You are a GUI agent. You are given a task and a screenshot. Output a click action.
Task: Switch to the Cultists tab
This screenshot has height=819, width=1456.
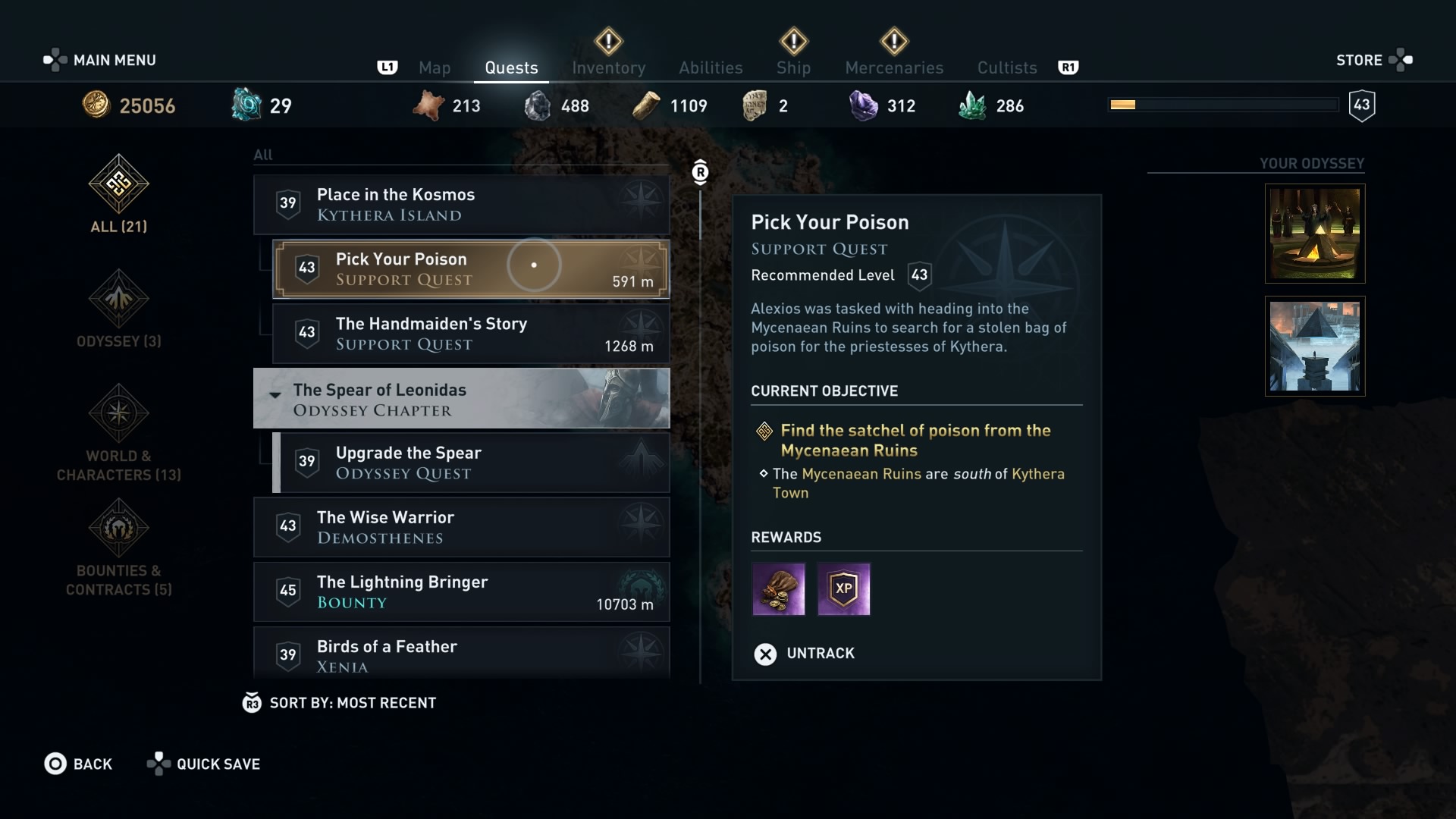(1006, 67)
